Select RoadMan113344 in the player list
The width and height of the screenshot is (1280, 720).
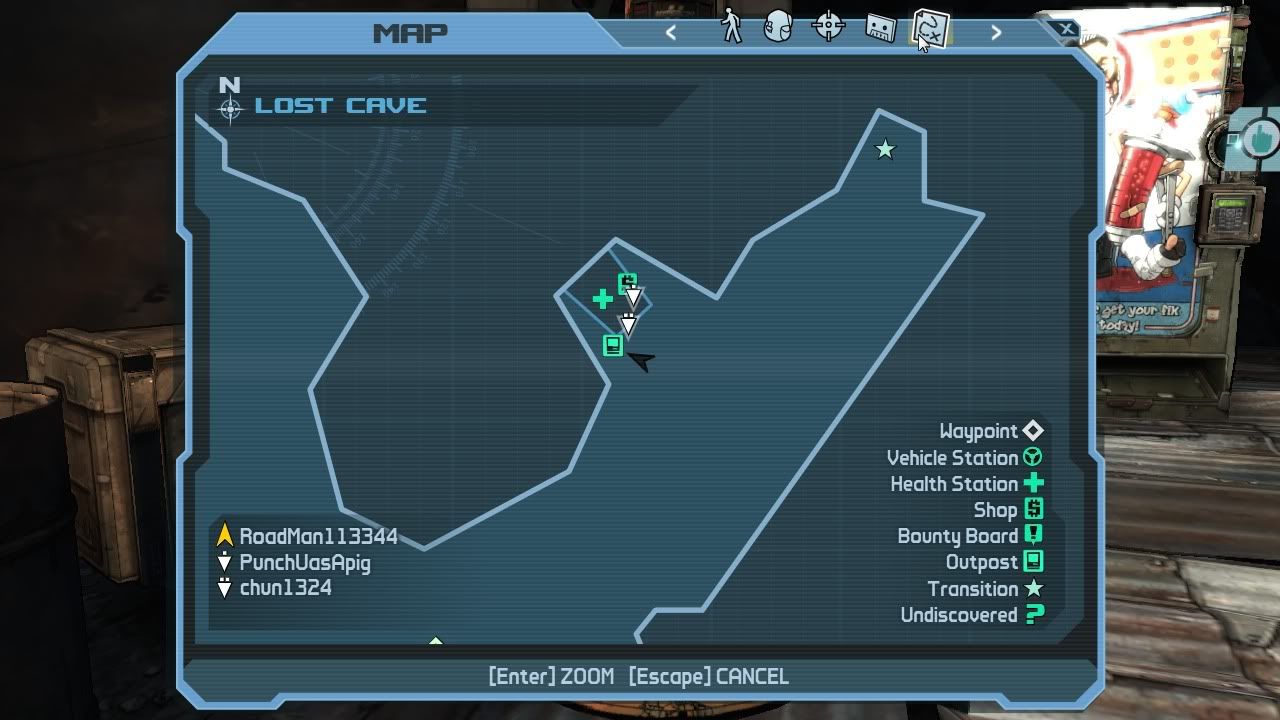318,537
